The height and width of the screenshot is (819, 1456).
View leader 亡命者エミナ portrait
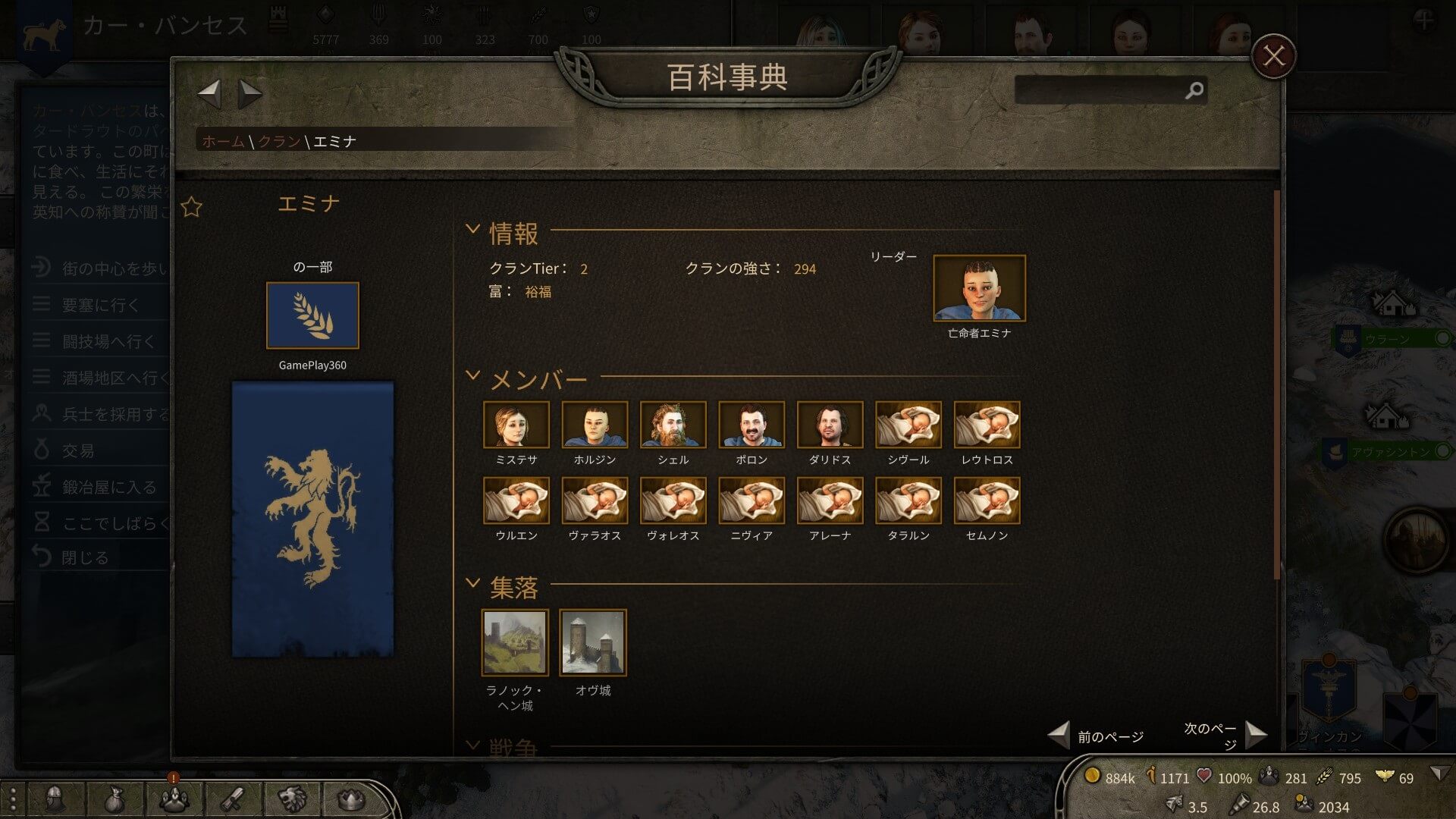point(979,288)
